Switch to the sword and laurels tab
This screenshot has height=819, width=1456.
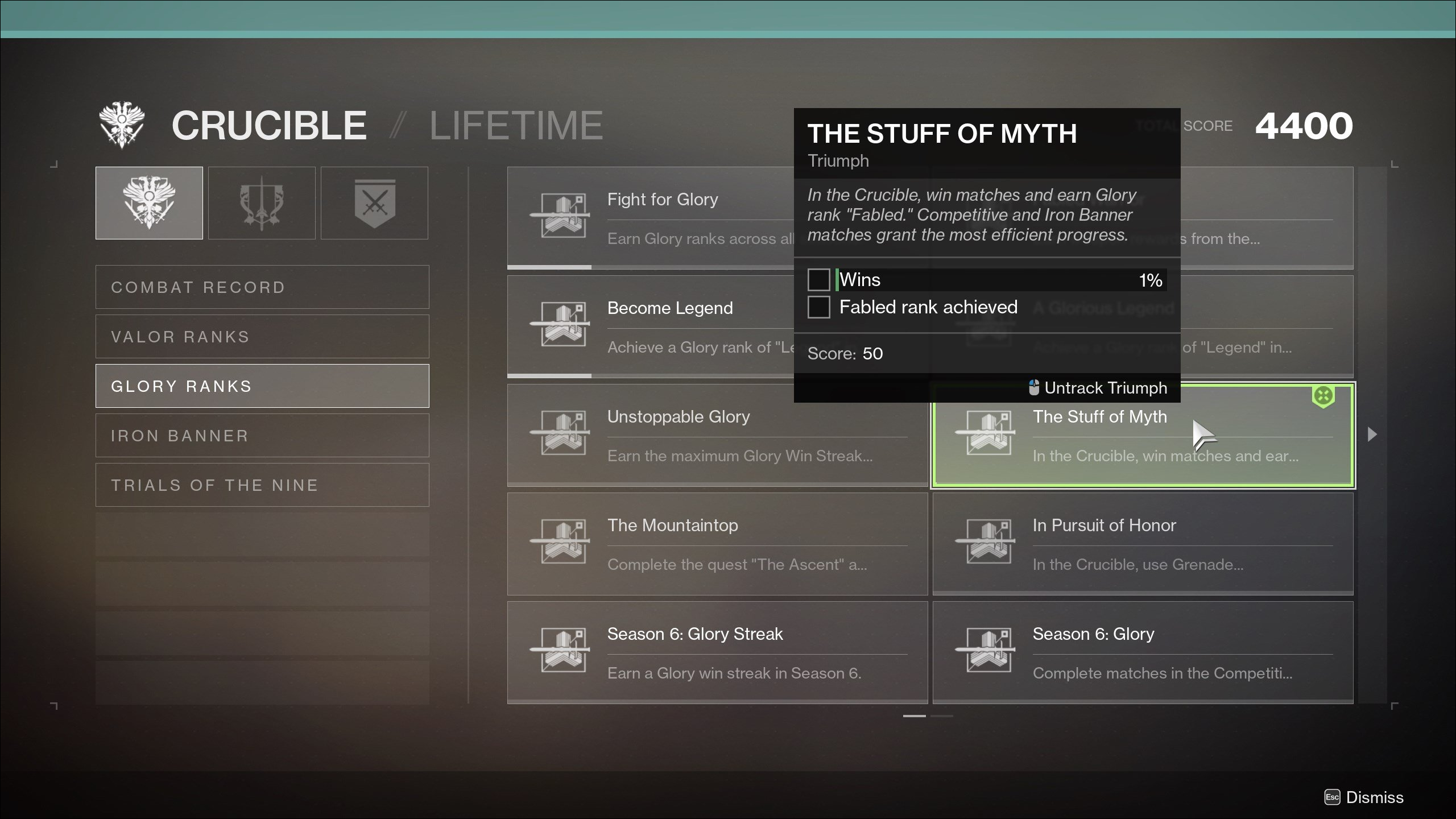[x=262, y=203]
